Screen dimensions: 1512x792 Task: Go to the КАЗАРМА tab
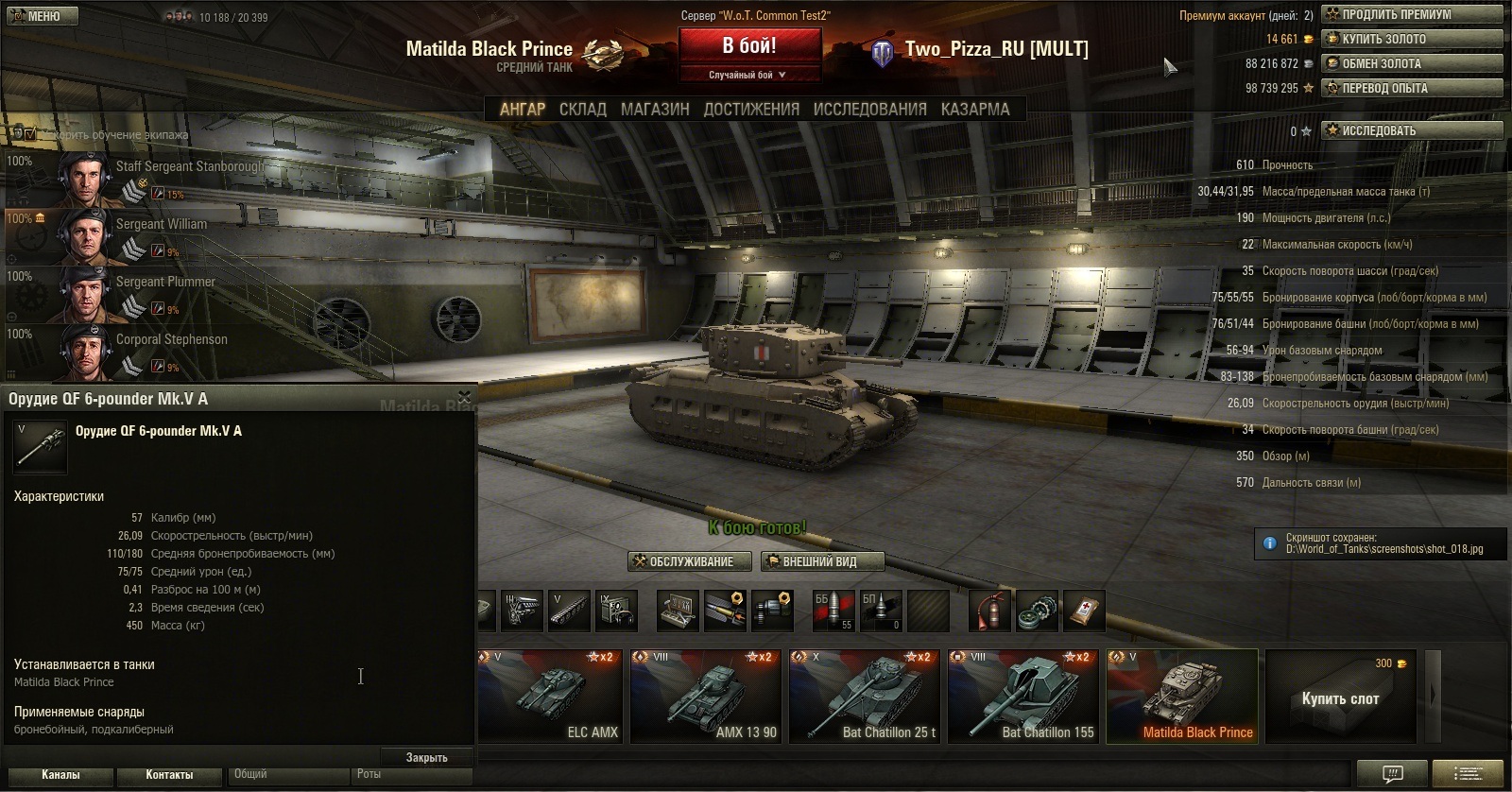coord(975,110)
